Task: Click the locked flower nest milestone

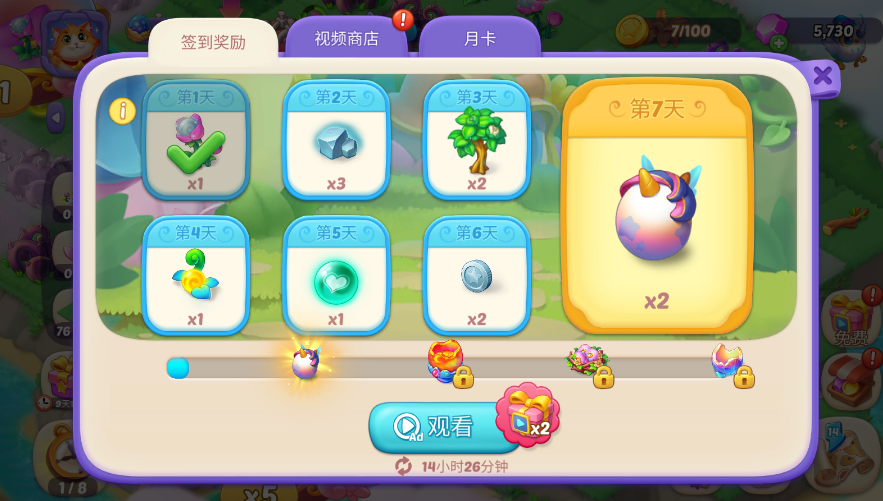Action: 587,361
